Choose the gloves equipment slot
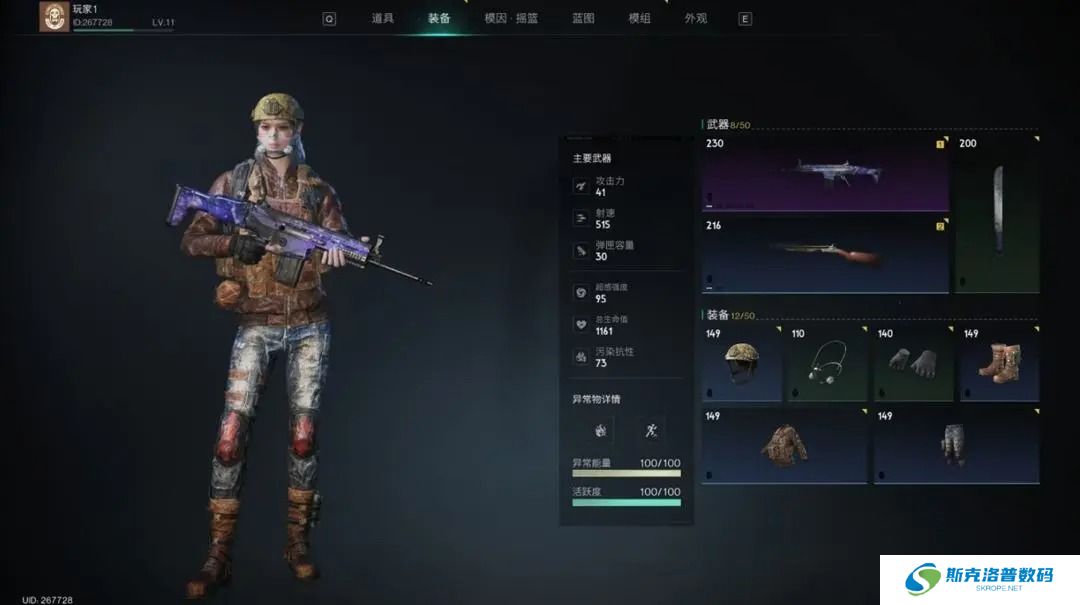Image resolution: width=1080 pixels, height=605 pixels. (912, 364)
